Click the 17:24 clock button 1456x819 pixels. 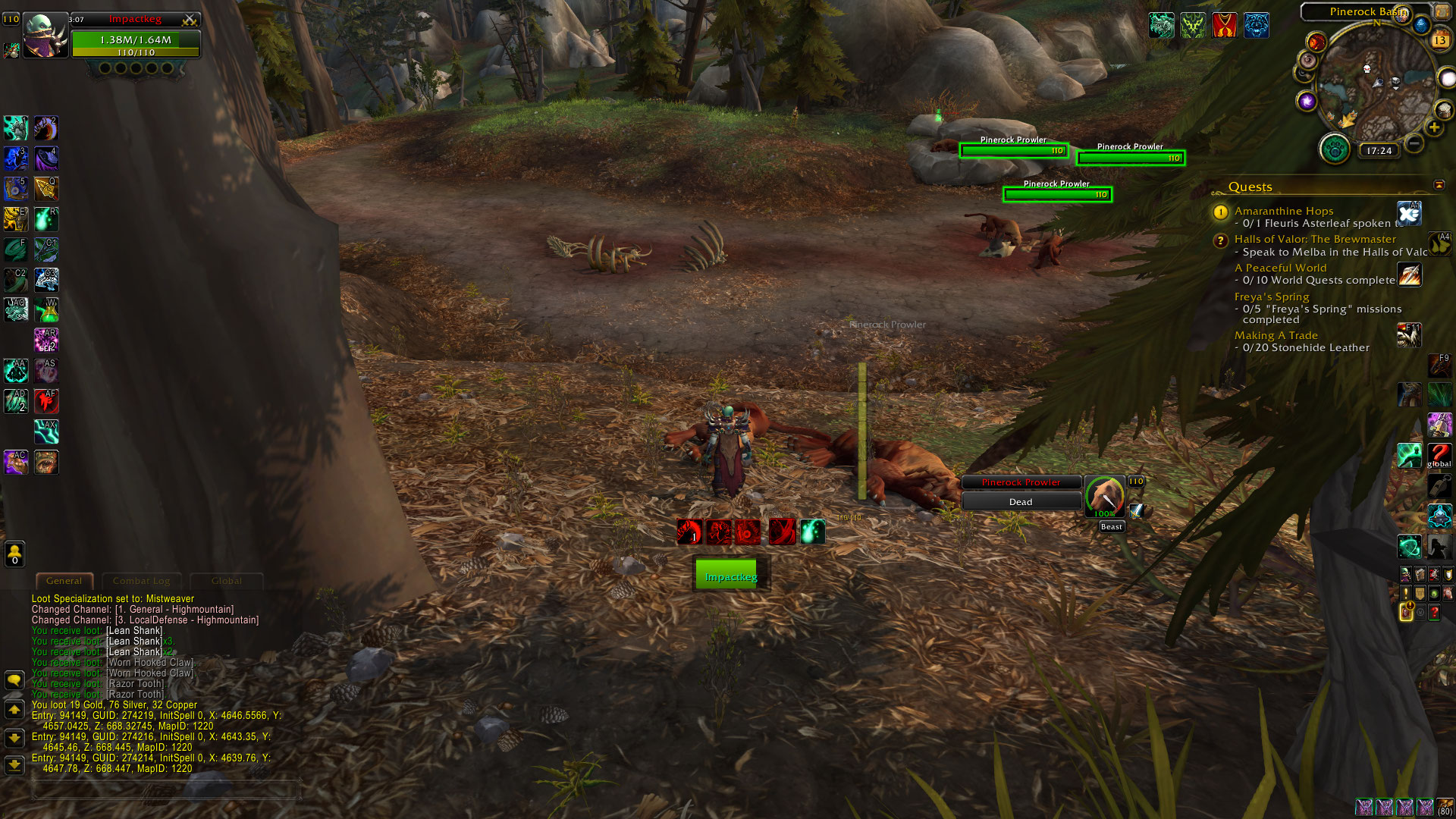[1379, 151]
